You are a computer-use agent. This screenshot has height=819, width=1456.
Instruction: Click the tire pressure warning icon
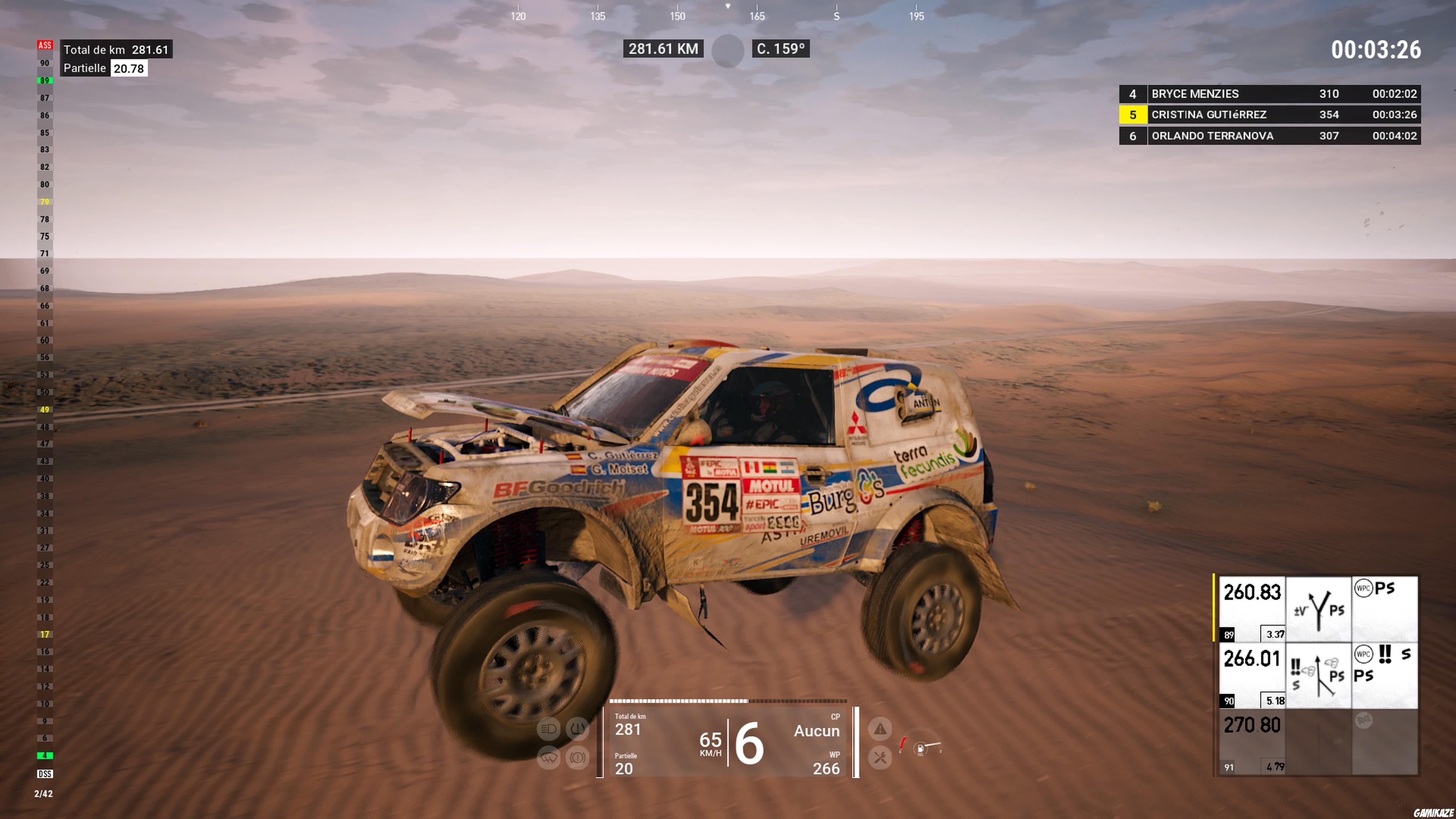(x=577, y=728)
